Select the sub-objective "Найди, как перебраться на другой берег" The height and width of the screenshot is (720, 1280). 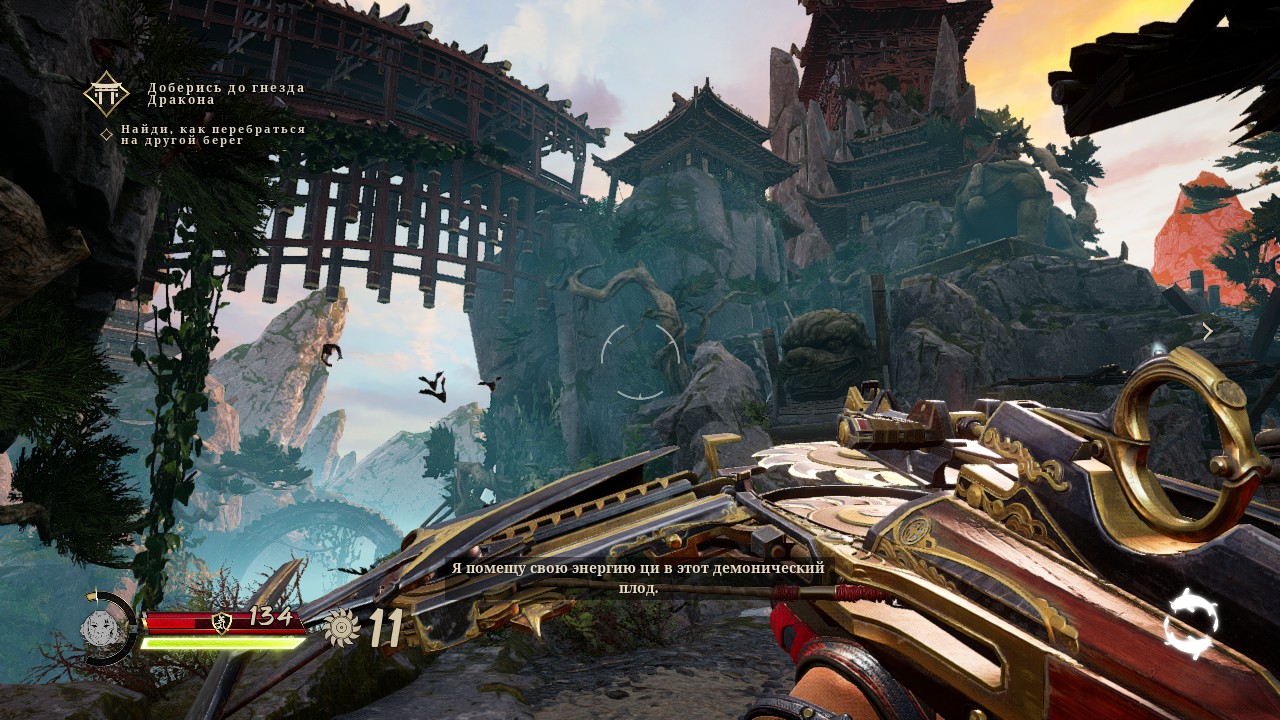(x=213, y=135)
